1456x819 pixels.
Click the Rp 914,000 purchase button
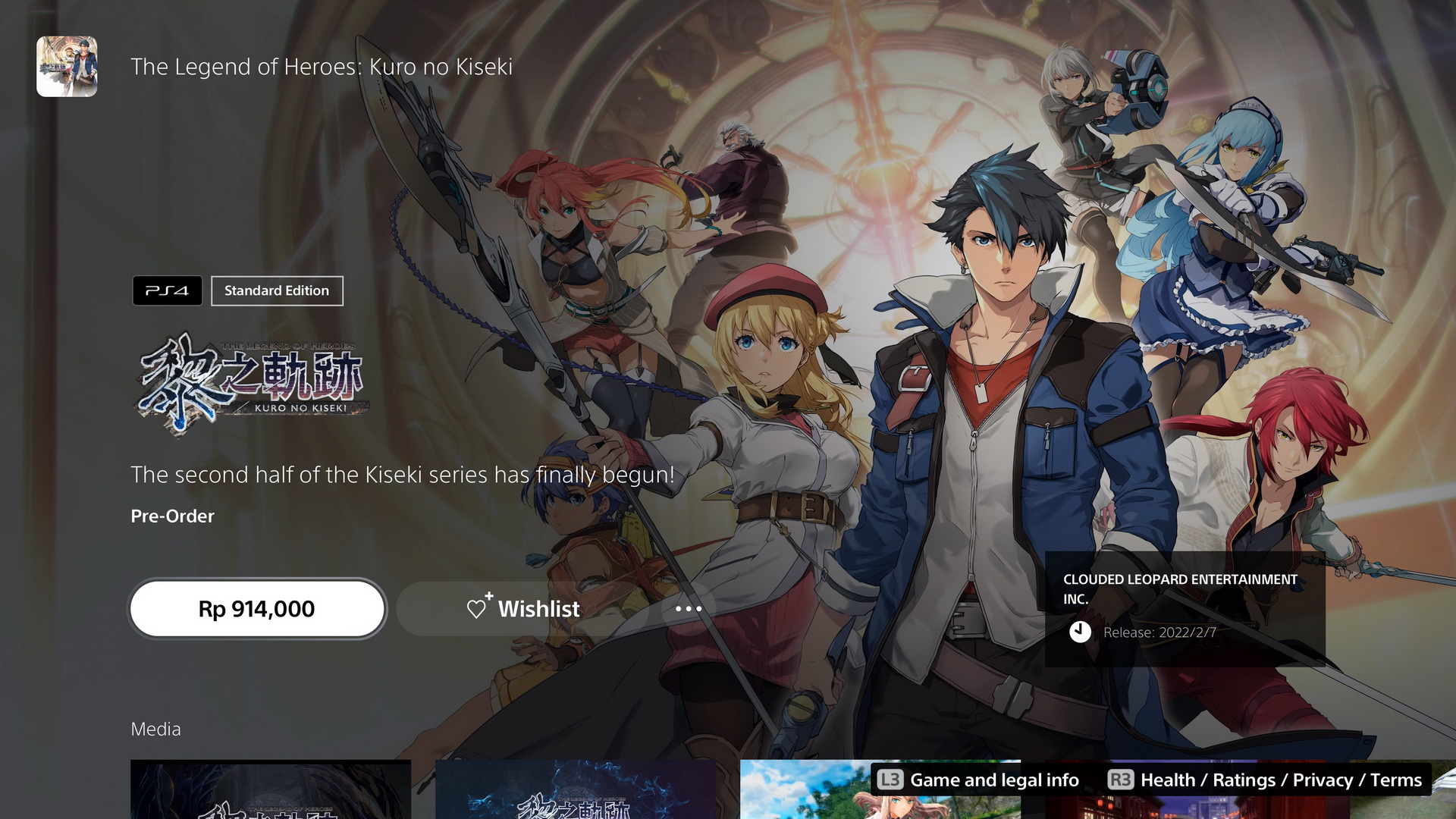point(258,608)
